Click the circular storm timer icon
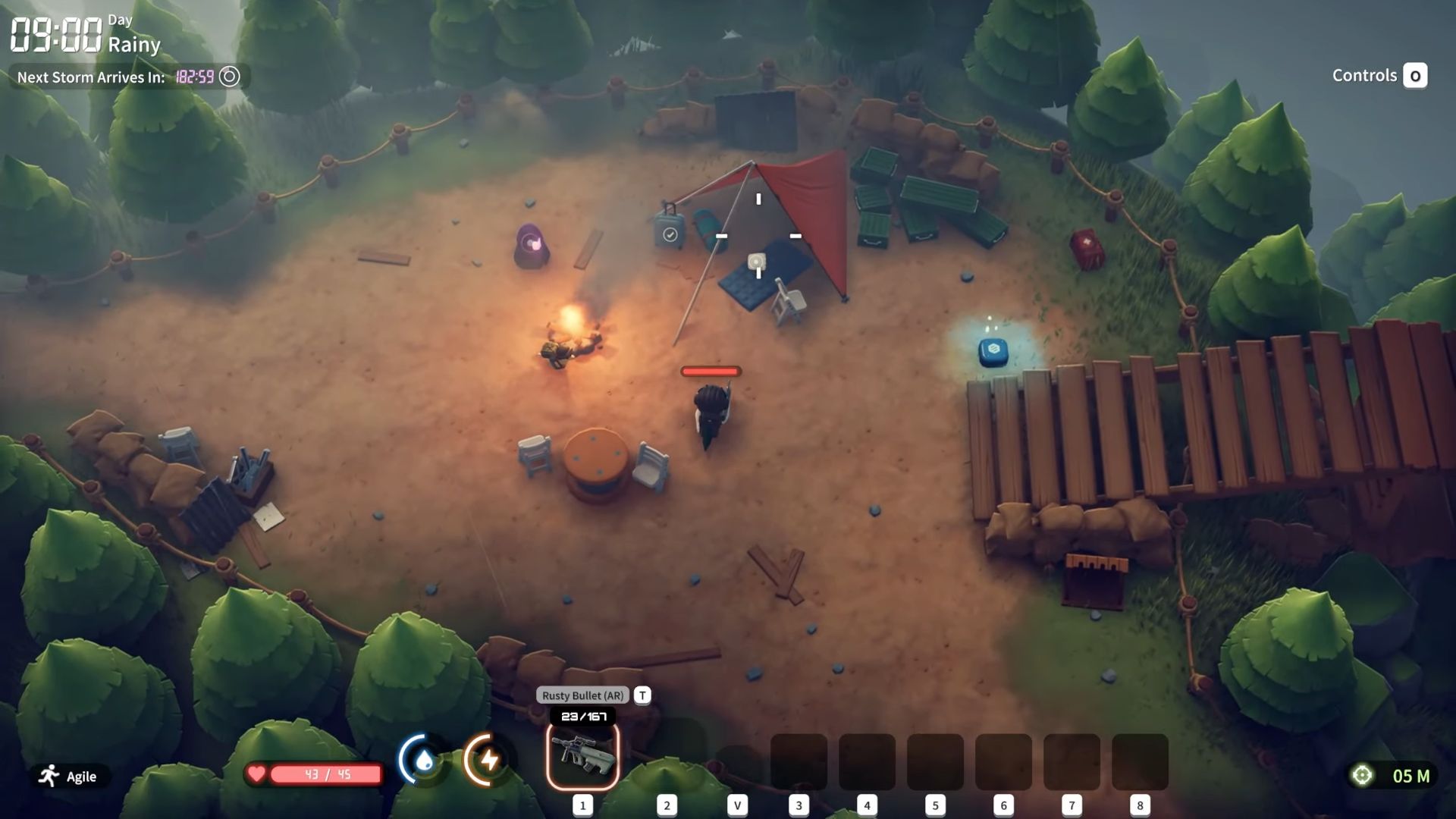 [x=230, y=77]
